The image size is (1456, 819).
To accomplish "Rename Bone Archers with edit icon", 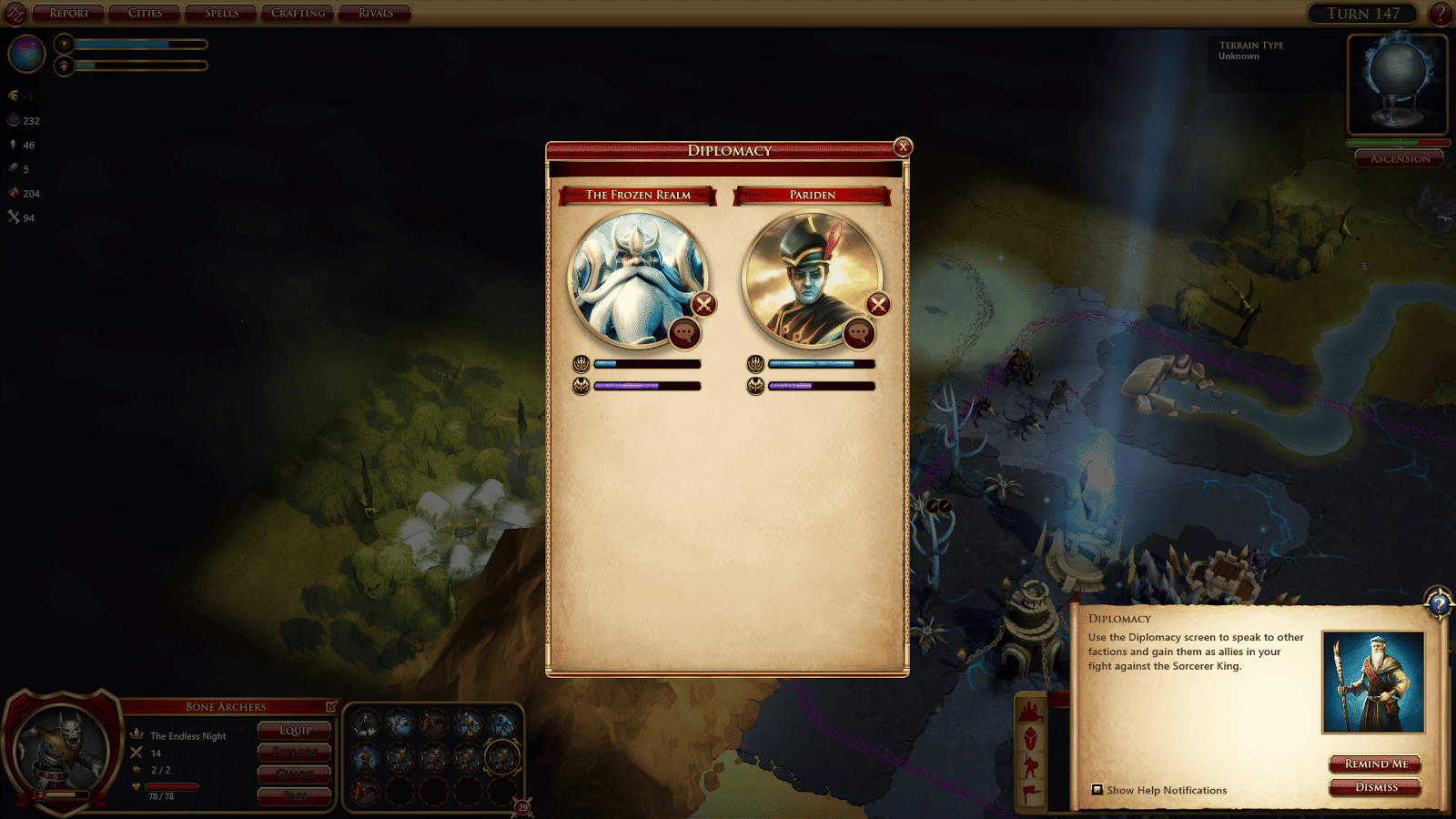I will 331,706.
